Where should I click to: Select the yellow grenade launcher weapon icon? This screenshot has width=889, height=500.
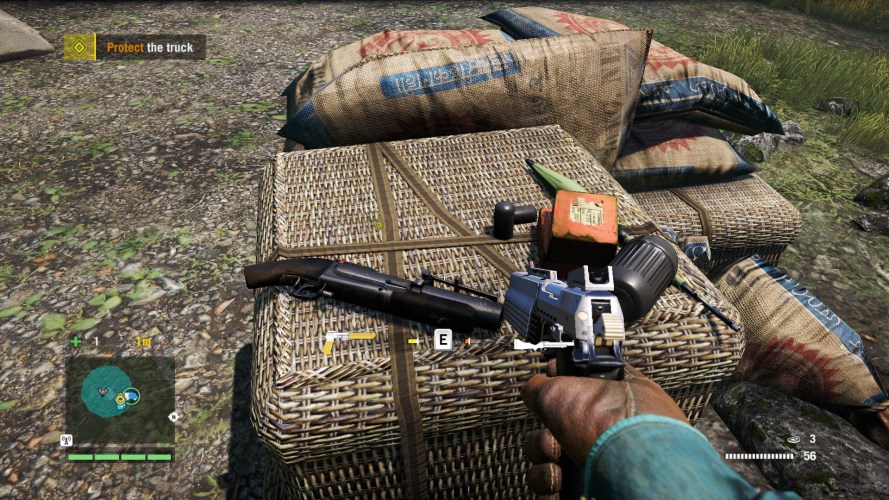point(348,340)
